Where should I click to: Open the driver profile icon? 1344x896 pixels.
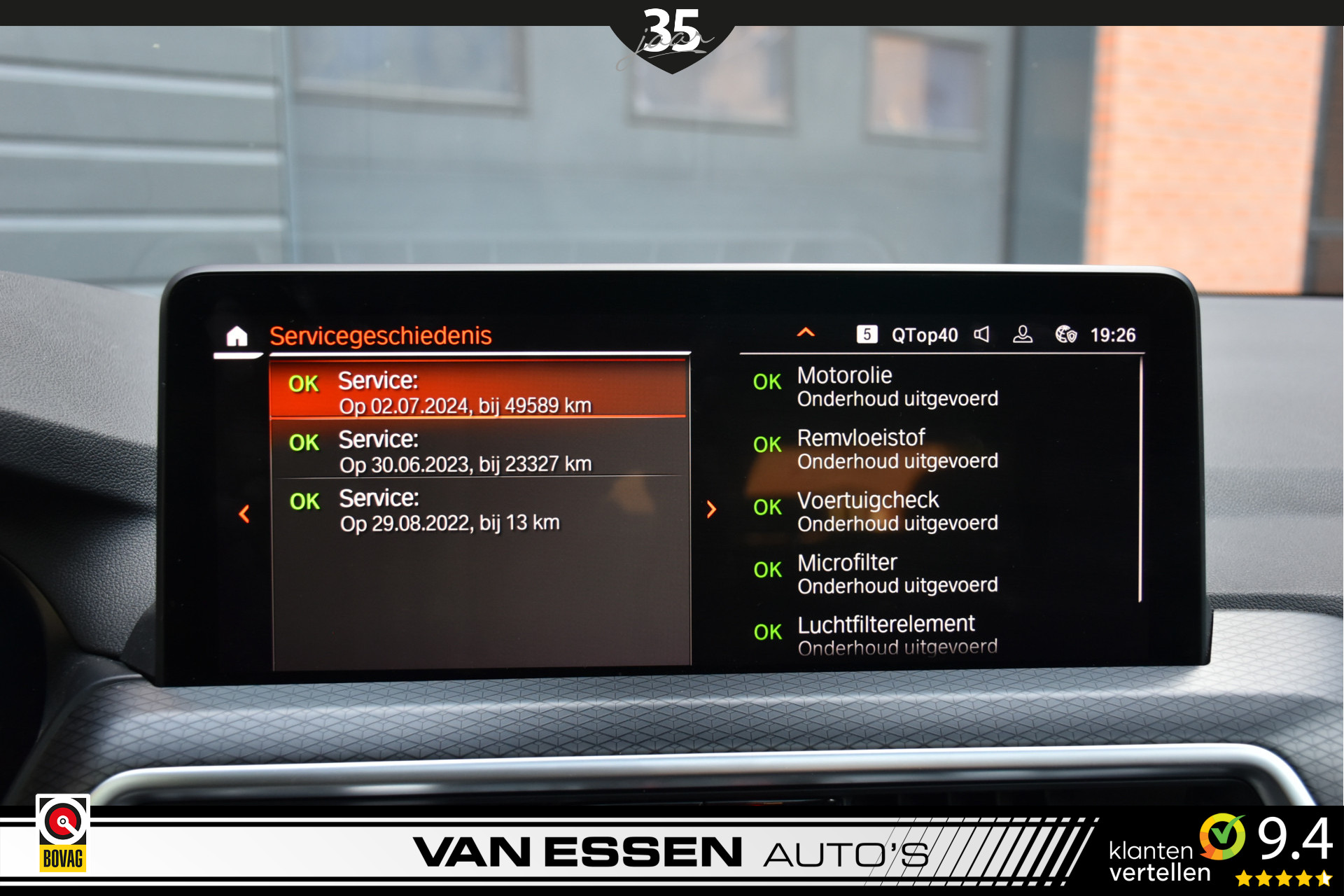point(1023,335)
